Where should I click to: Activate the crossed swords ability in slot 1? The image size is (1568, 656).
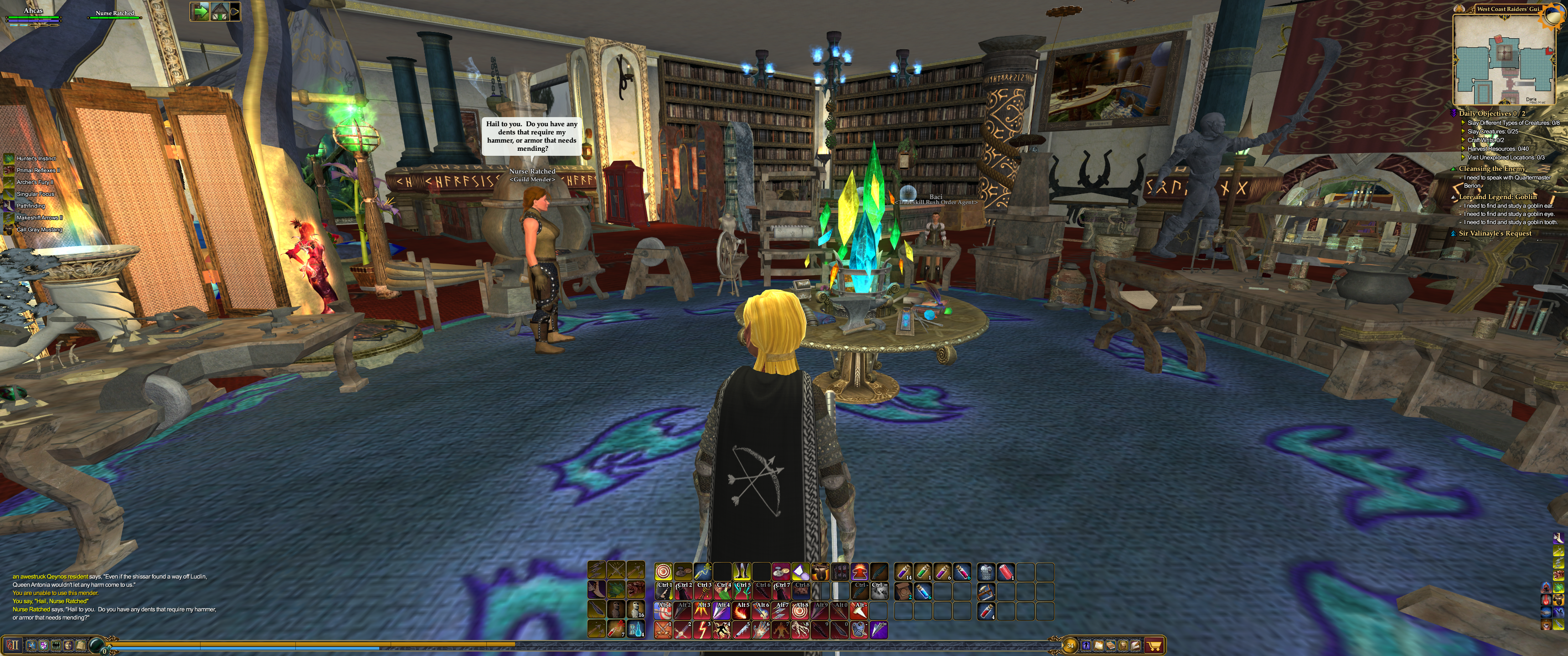[664, 629]
